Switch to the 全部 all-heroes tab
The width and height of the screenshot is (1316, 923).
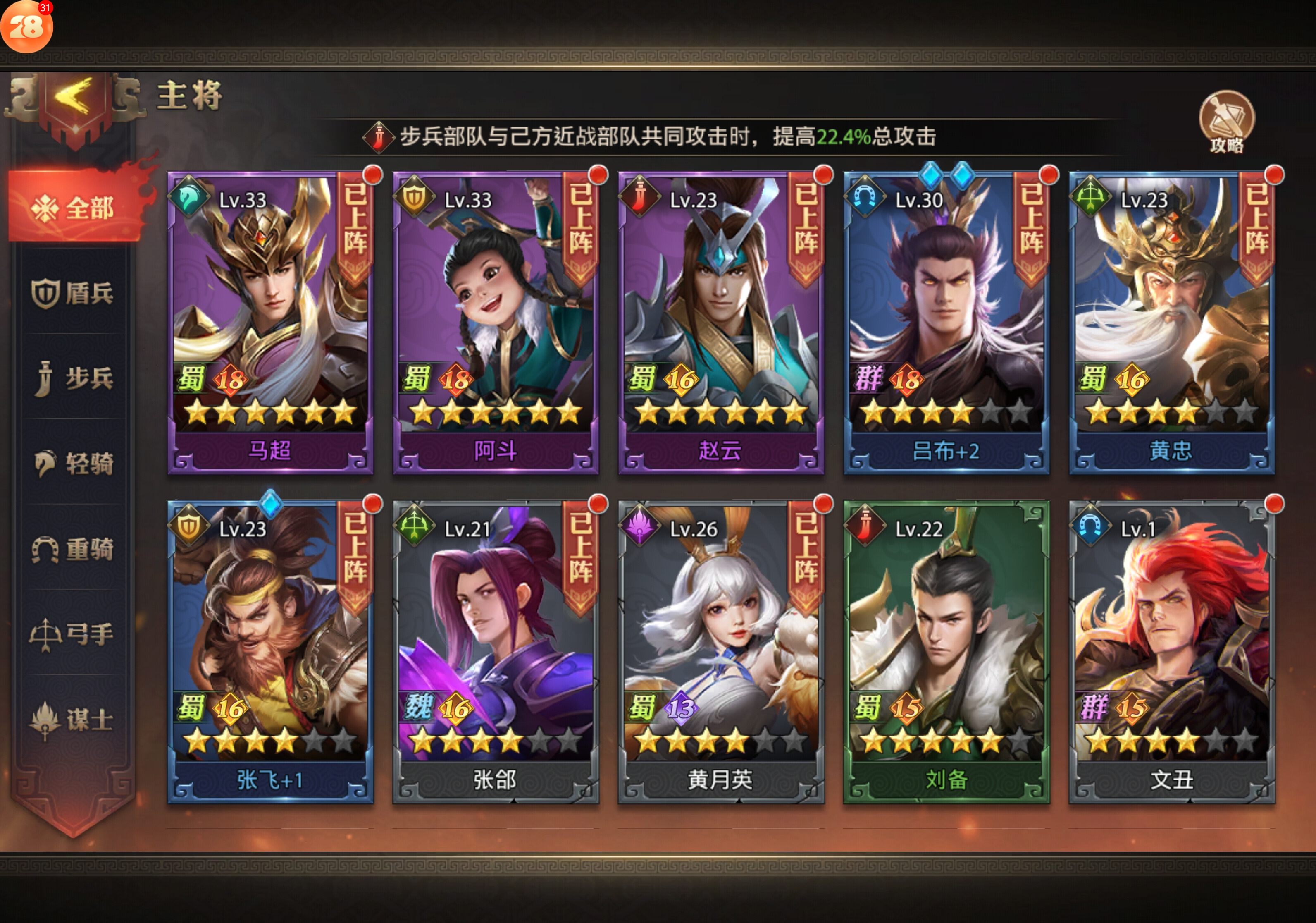pyautogui.click(x=74, y=208)
